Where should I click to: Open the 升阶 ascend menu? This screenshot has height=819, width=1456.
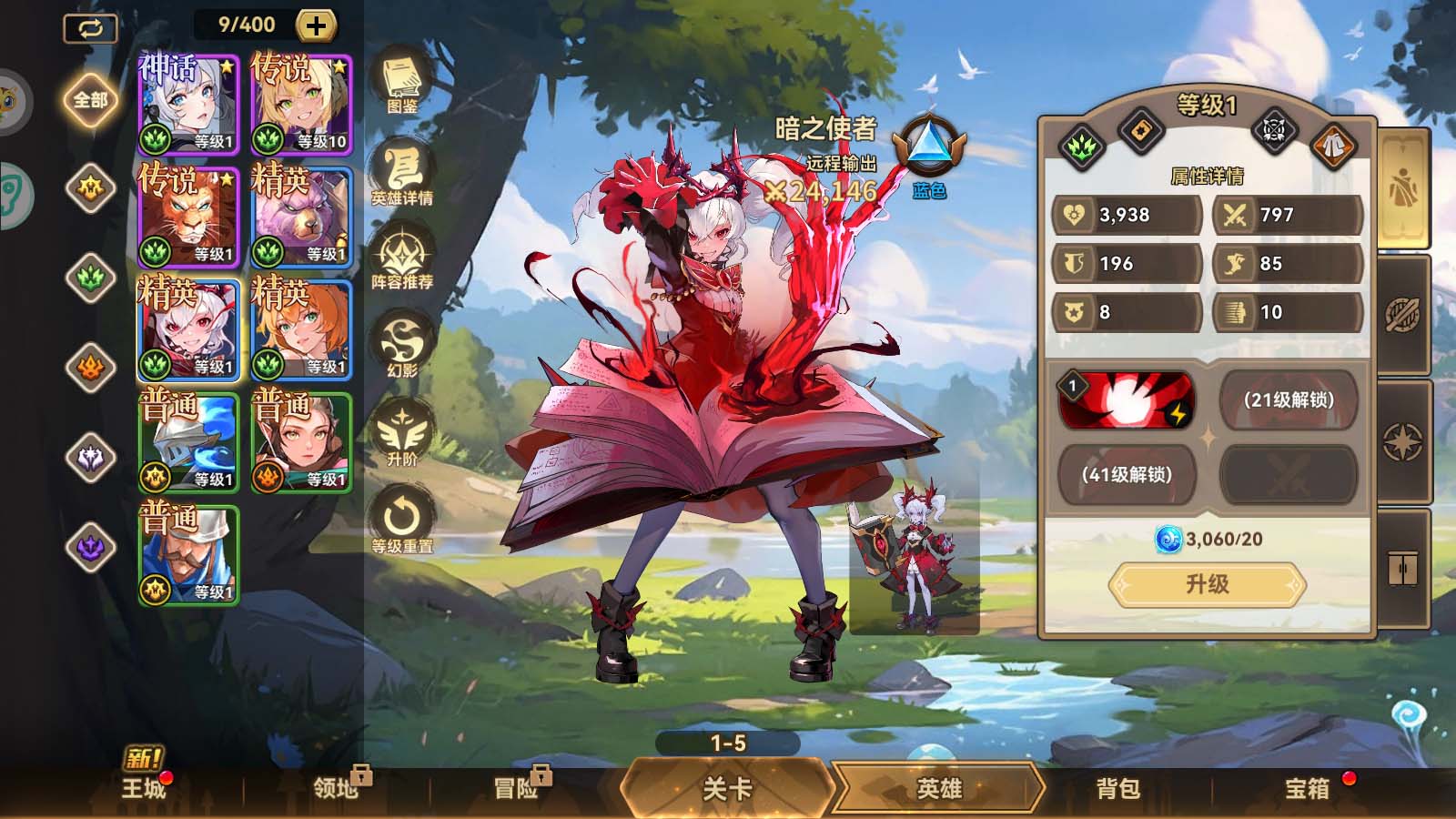tap(401, 433)
